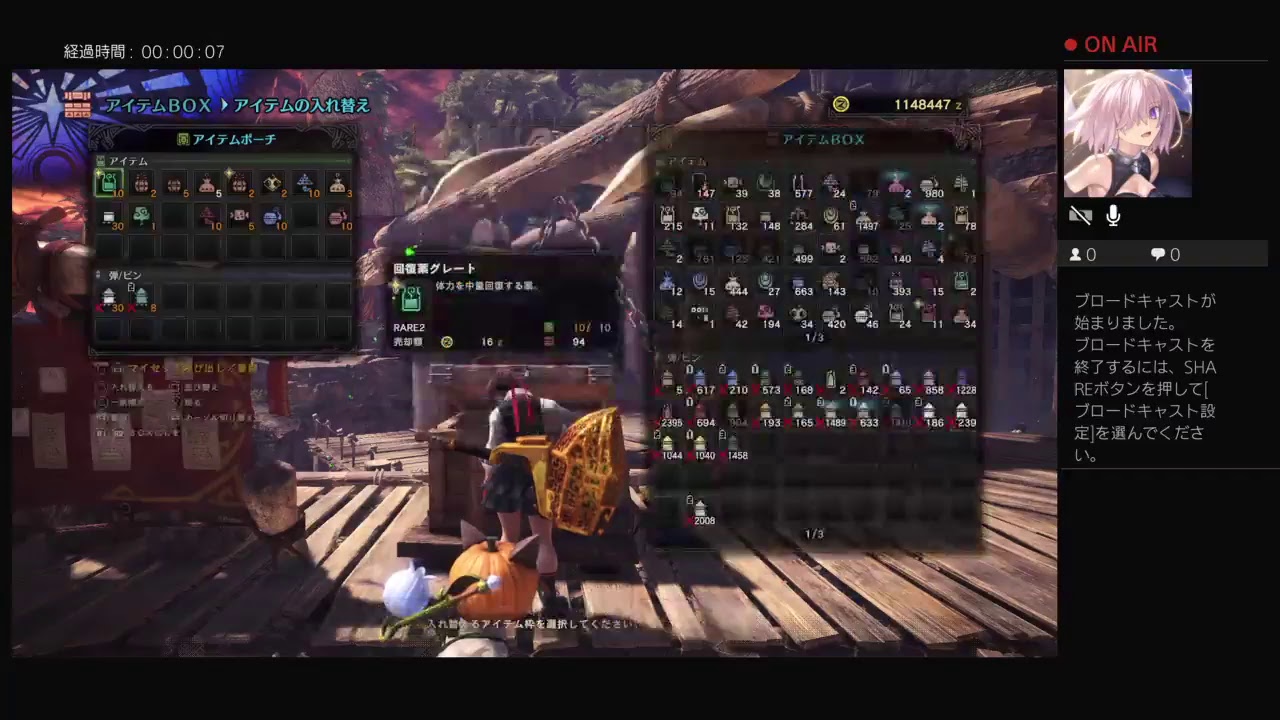Select the normal ammo stack of 30
The height and width of the screenshot is (720, 1280).
tap(107, 296)
